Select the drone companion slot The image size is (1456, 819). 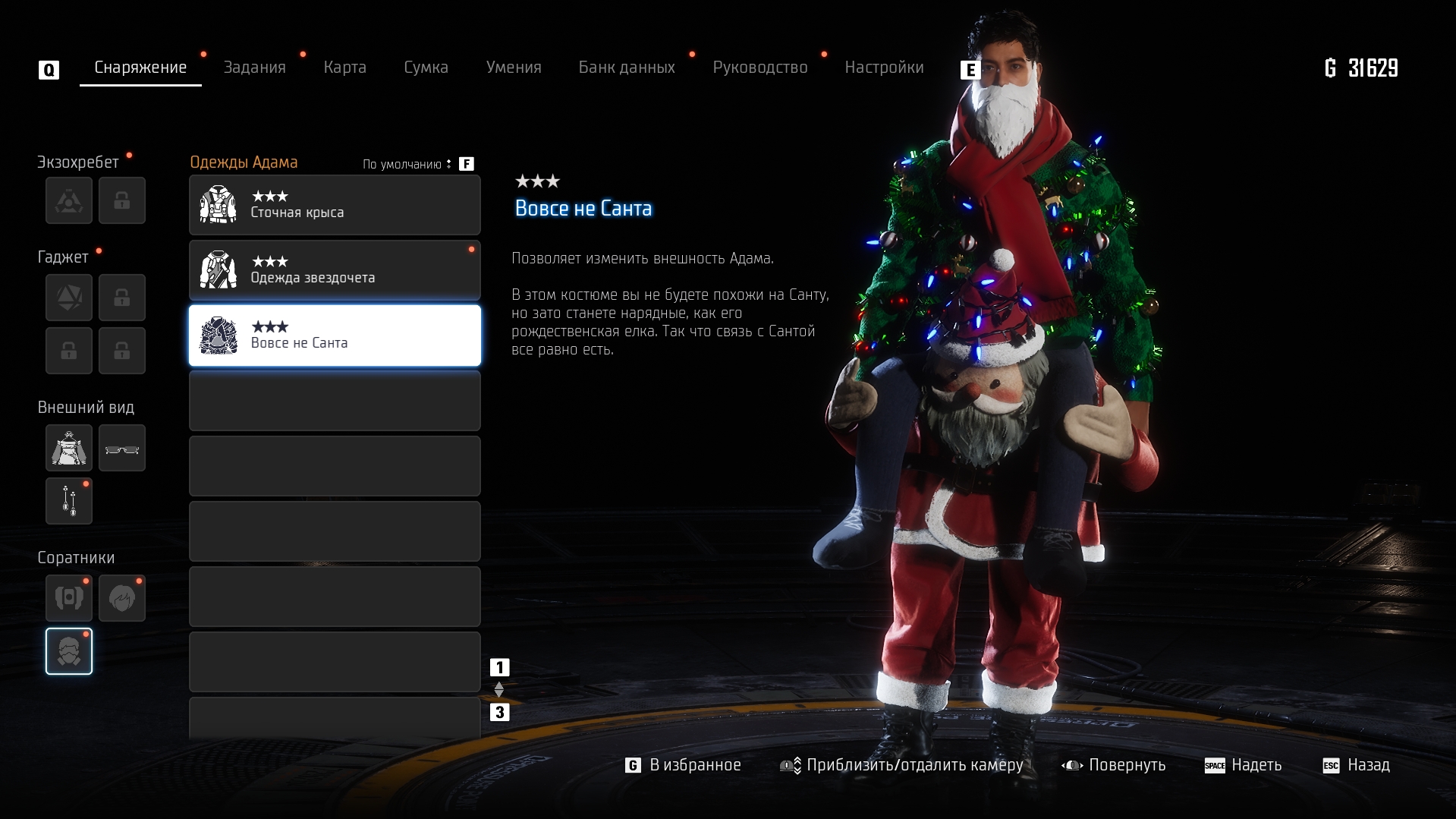(69, 598)
